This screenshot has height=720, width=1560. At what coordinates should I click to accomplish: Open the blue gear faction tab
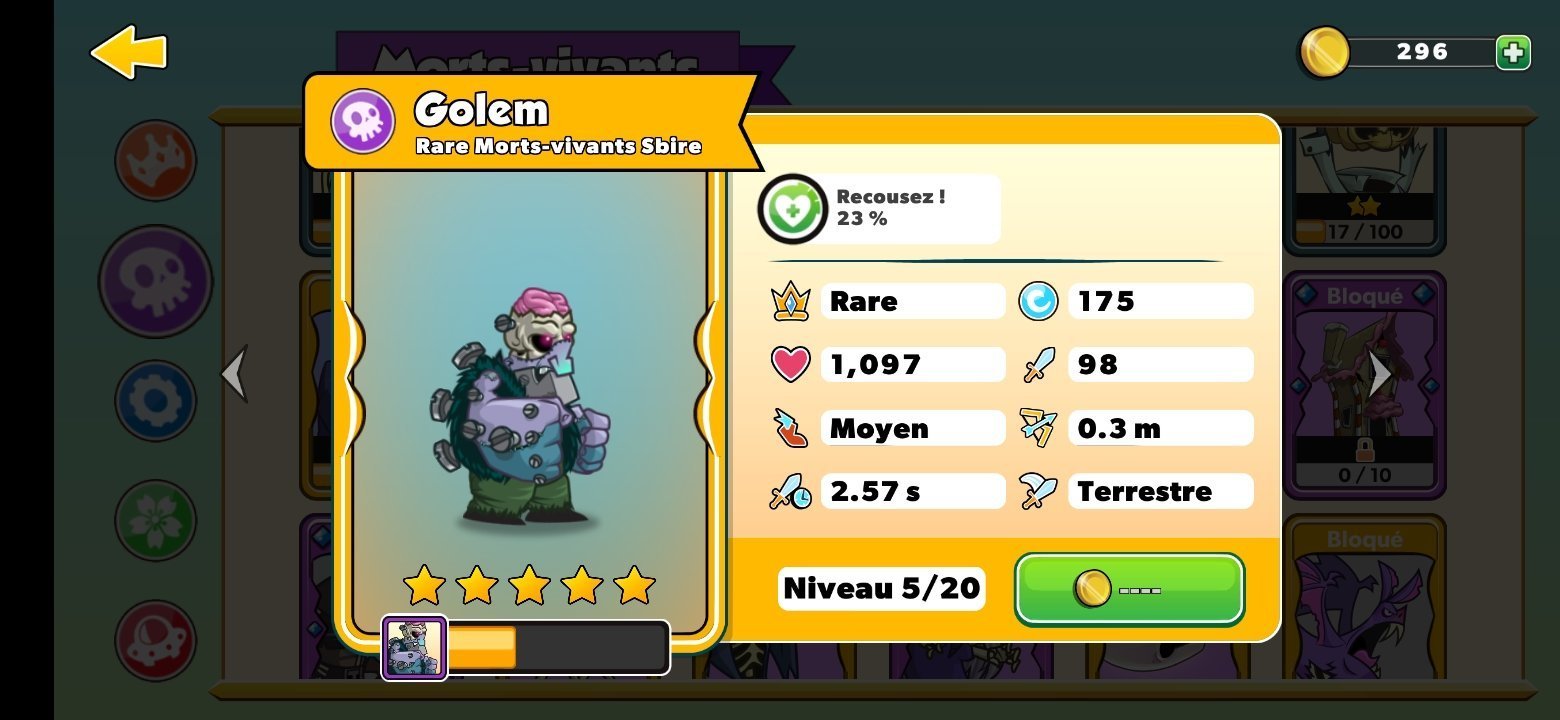[155, 401]
